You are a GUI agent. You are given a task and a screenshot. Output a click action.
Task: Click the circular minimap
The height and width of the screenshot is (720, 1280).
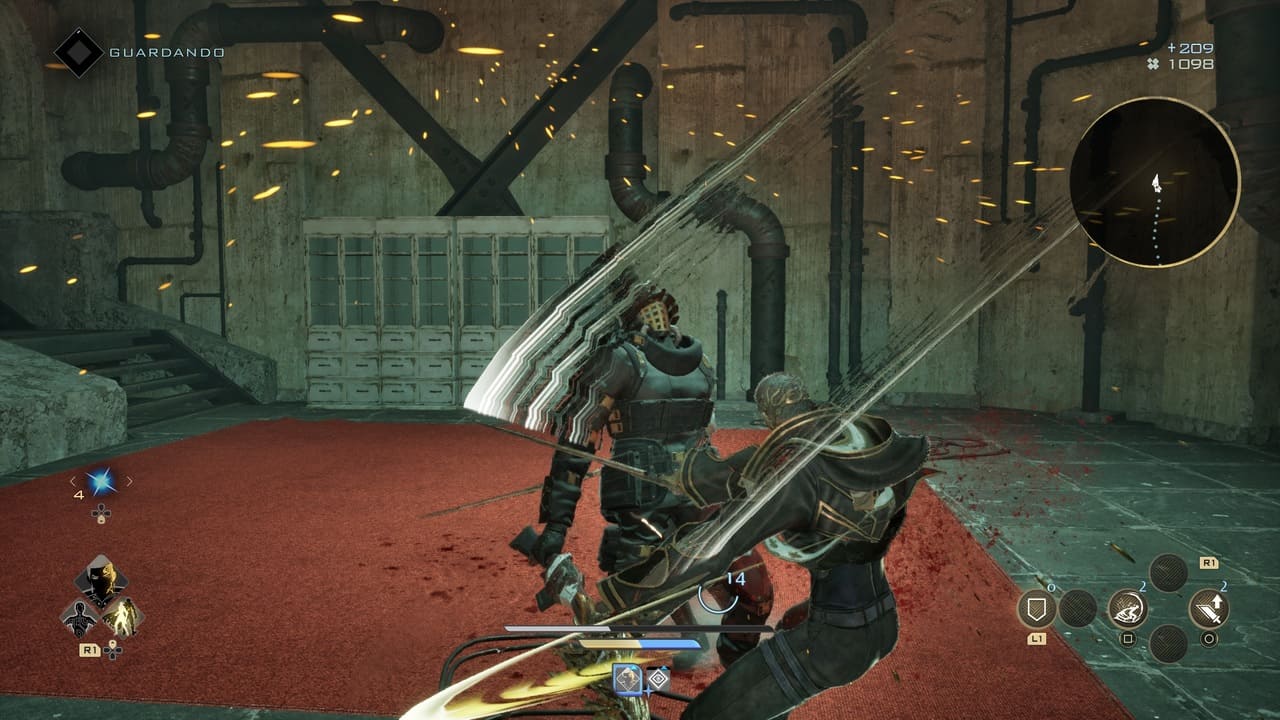tap(1154, 182)
